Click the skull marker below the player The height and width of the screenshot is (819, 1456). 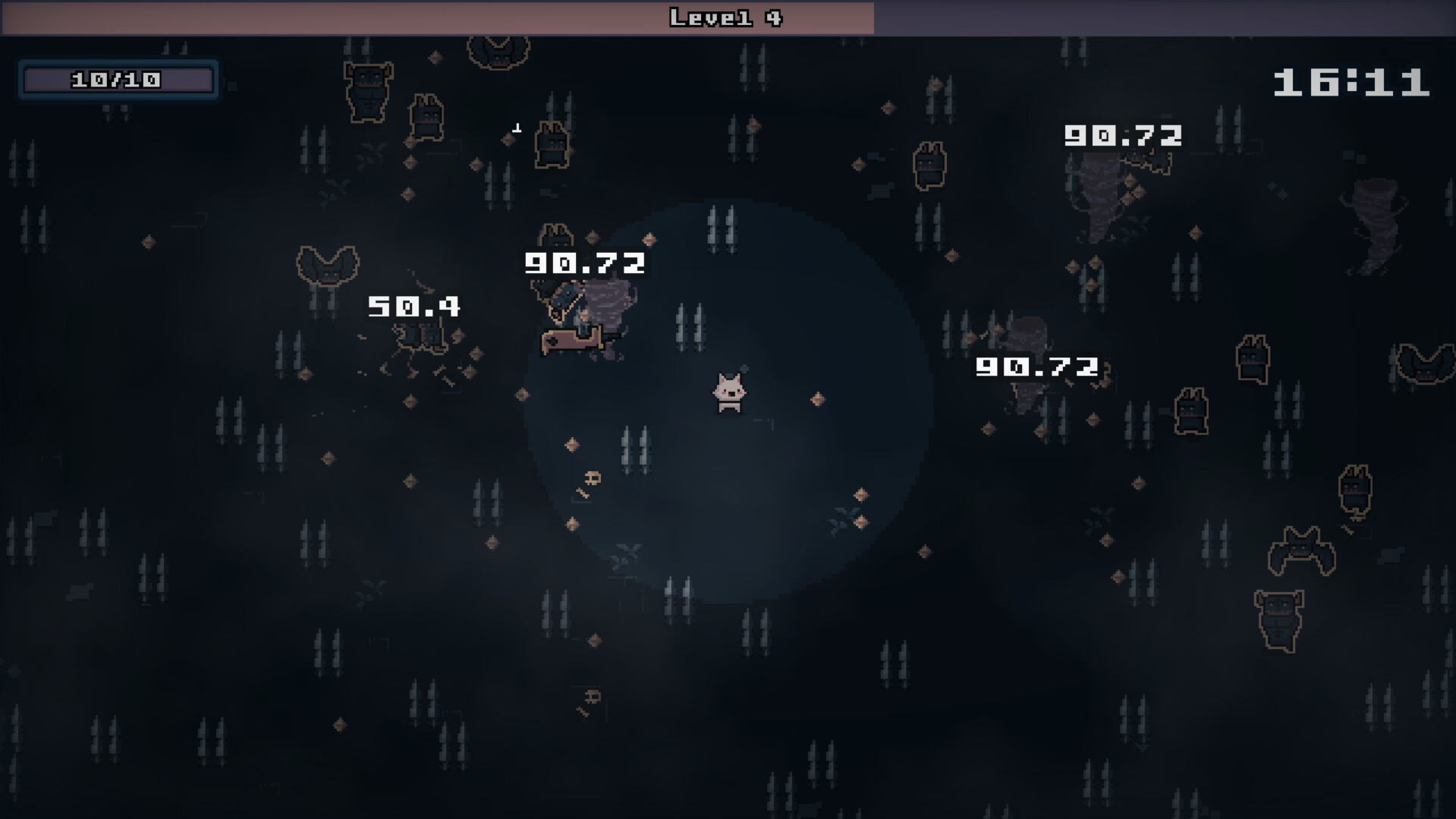pyautogui.click(x=593, y=478)
